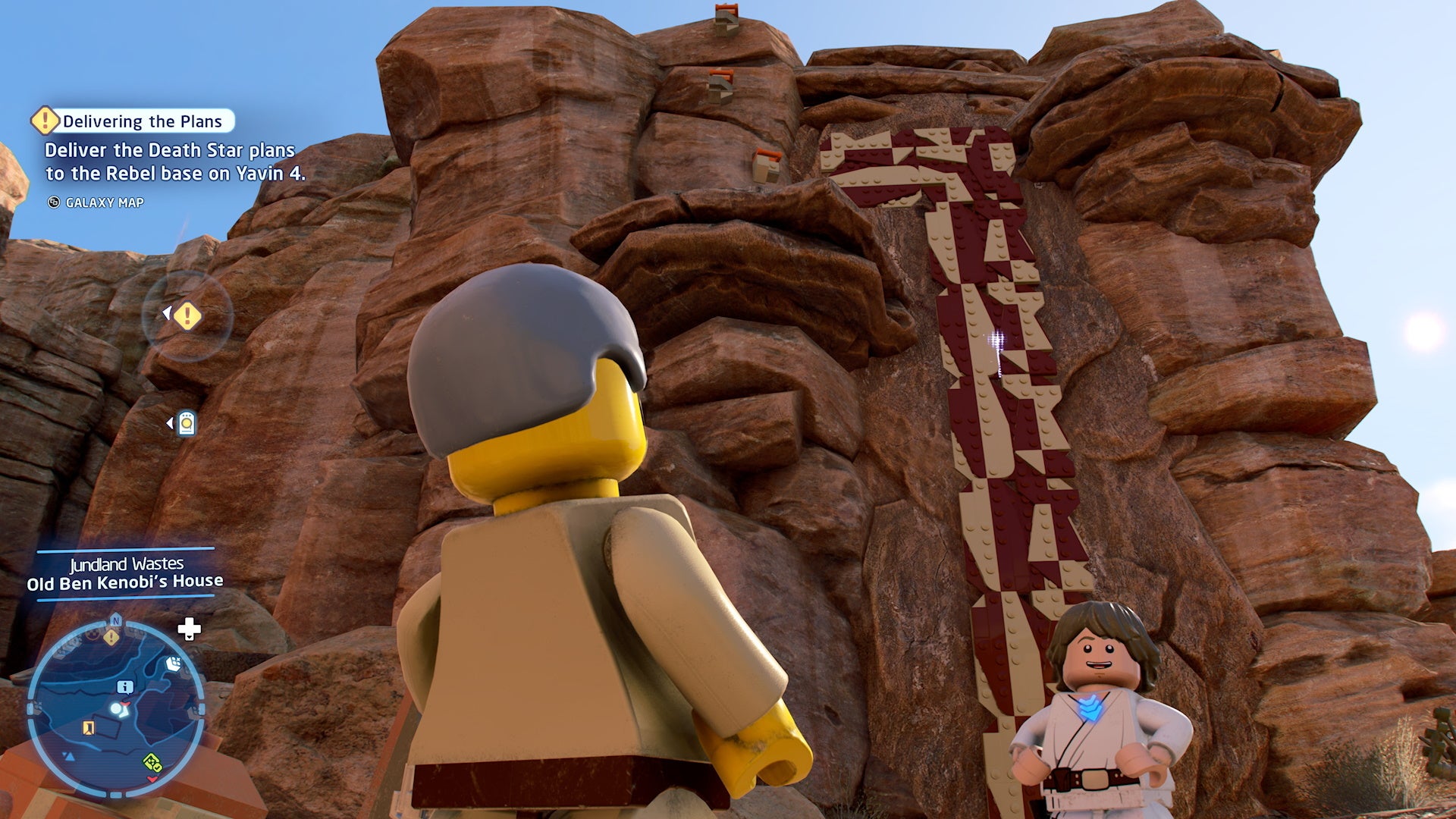Click the Deliver the Death Star plans objective text
The image size is (1456, 819).
point(172,162)
